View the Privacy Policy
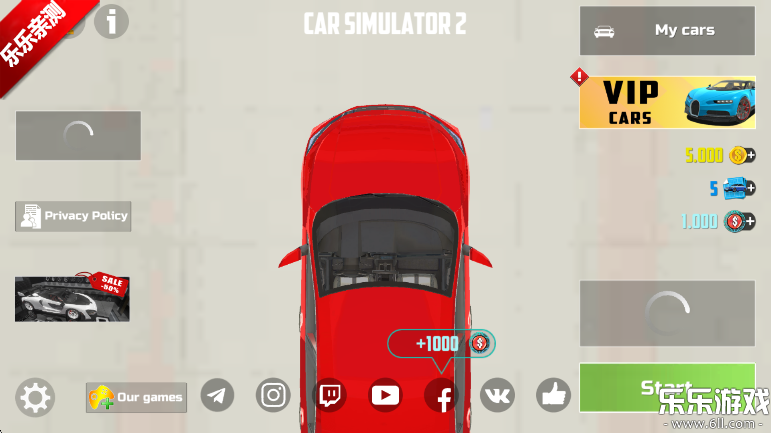This screenshot has height=433, width=771. [73, 216]
